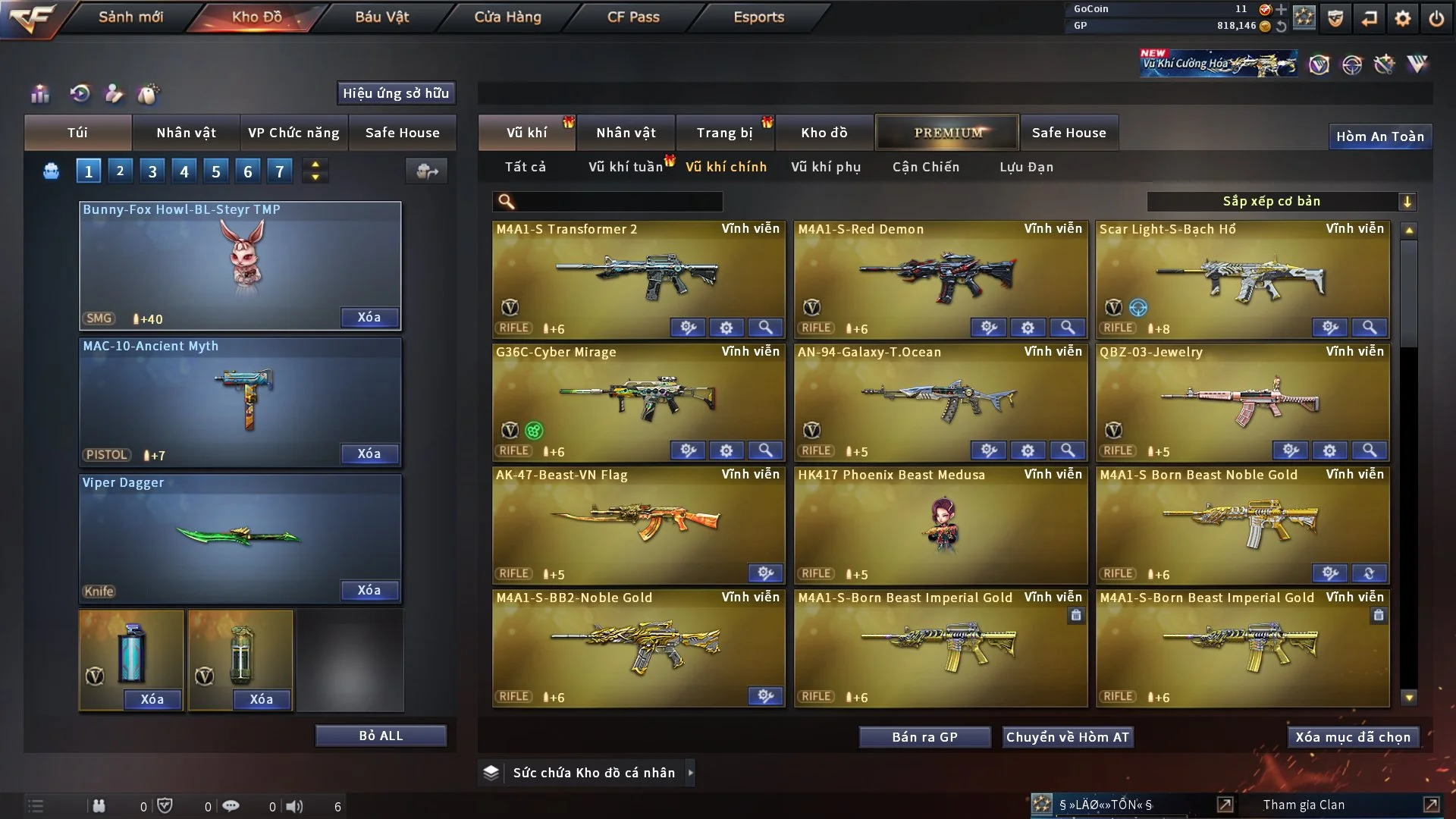
Task: Show the Cận Chiến melee category
Action: 926,167
